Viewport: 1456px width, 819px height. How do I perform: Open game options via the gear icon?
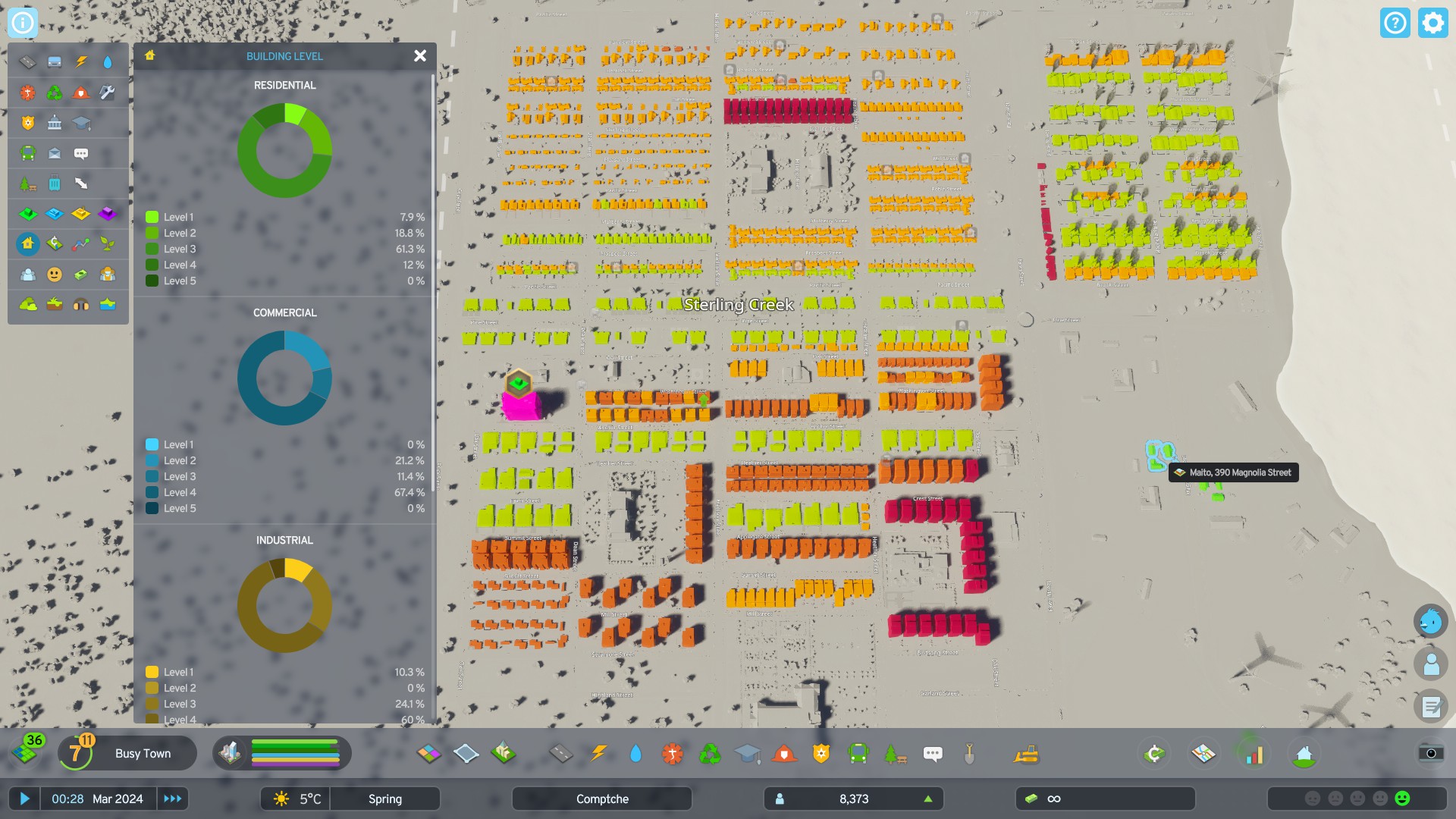click(1432, 23)
